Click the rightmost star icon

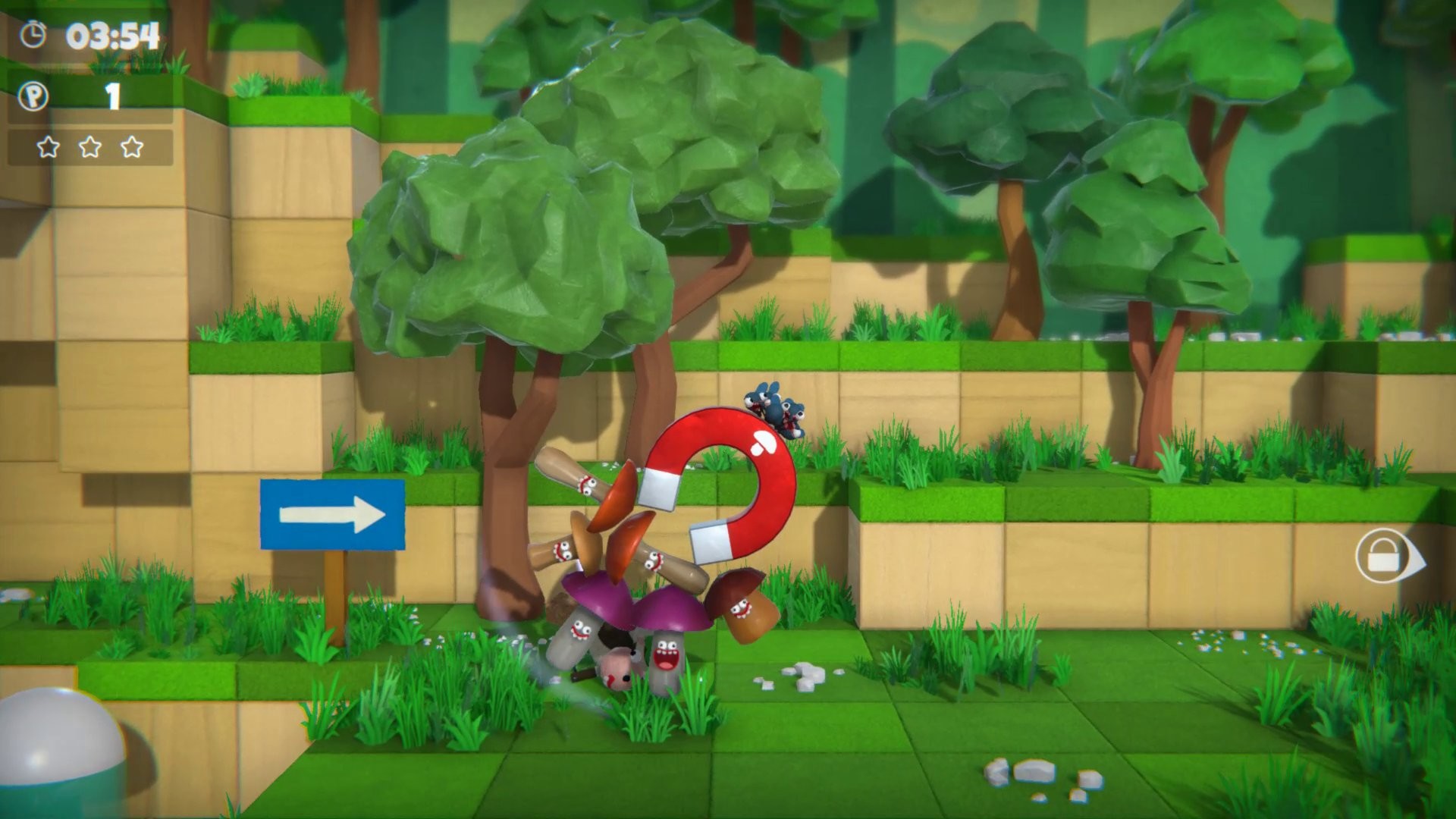130,145
